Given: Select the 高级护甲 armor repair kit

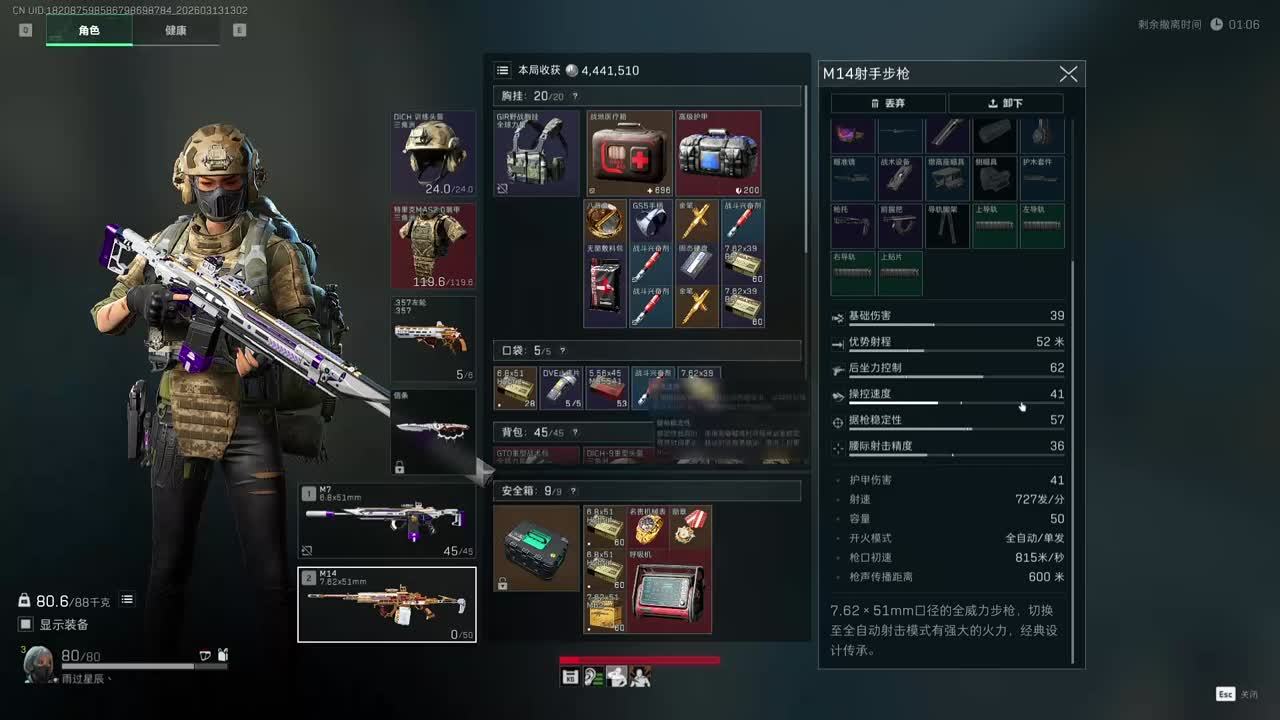Looking at the screenshot, I should (718, 153).
